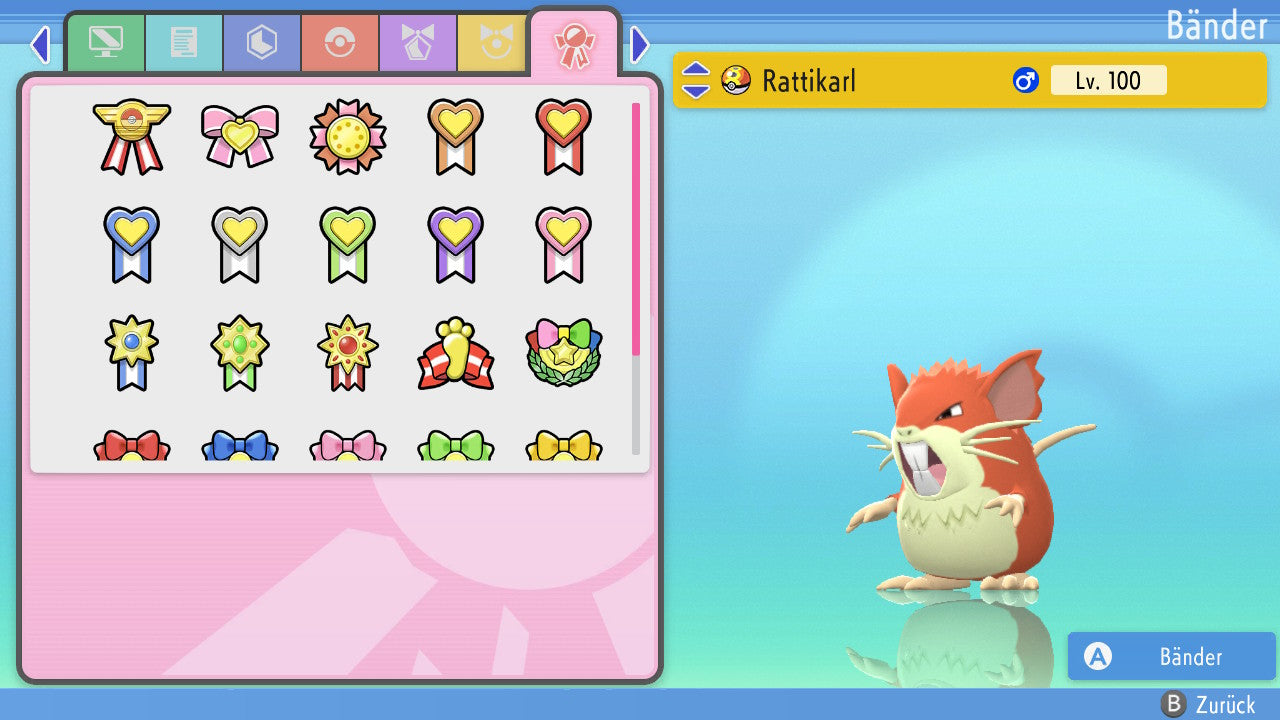The width and height of the screenshot is (1280, 720).
Task: Click the Bänder button
Action: coord(1171,656)
